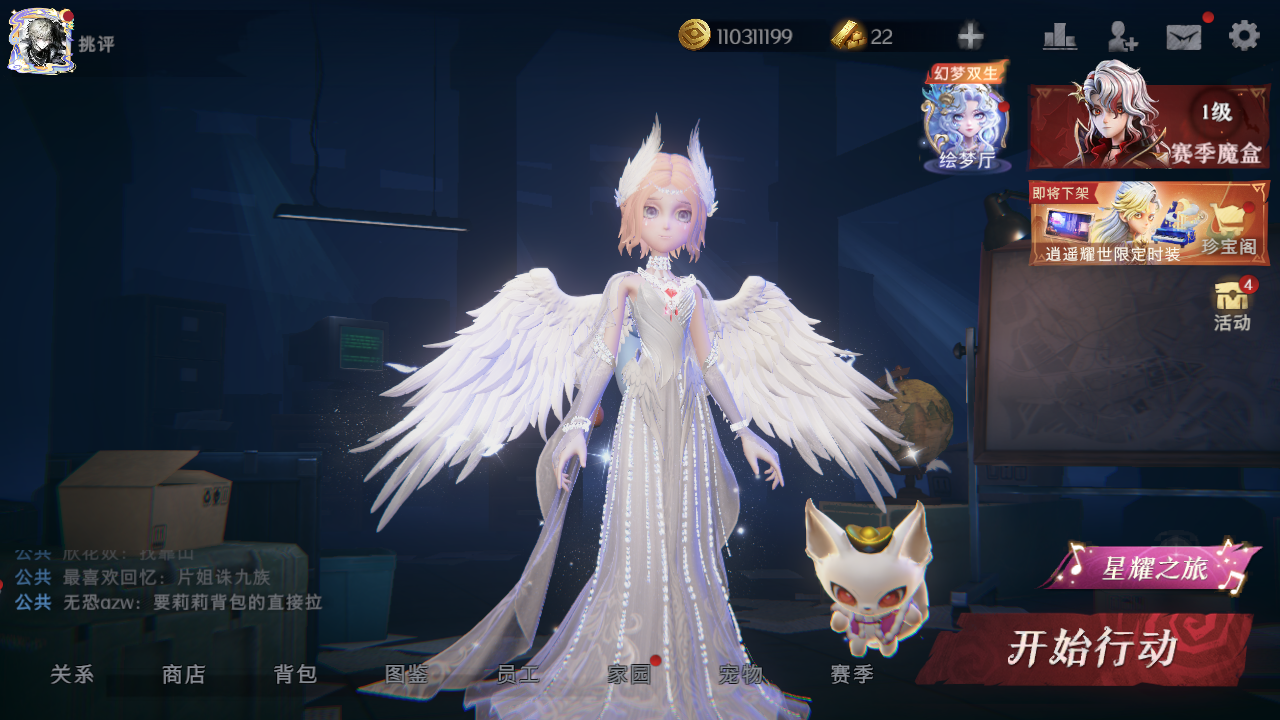
Task: Open the 活动 events icon
Action: tap(1232, 306)
